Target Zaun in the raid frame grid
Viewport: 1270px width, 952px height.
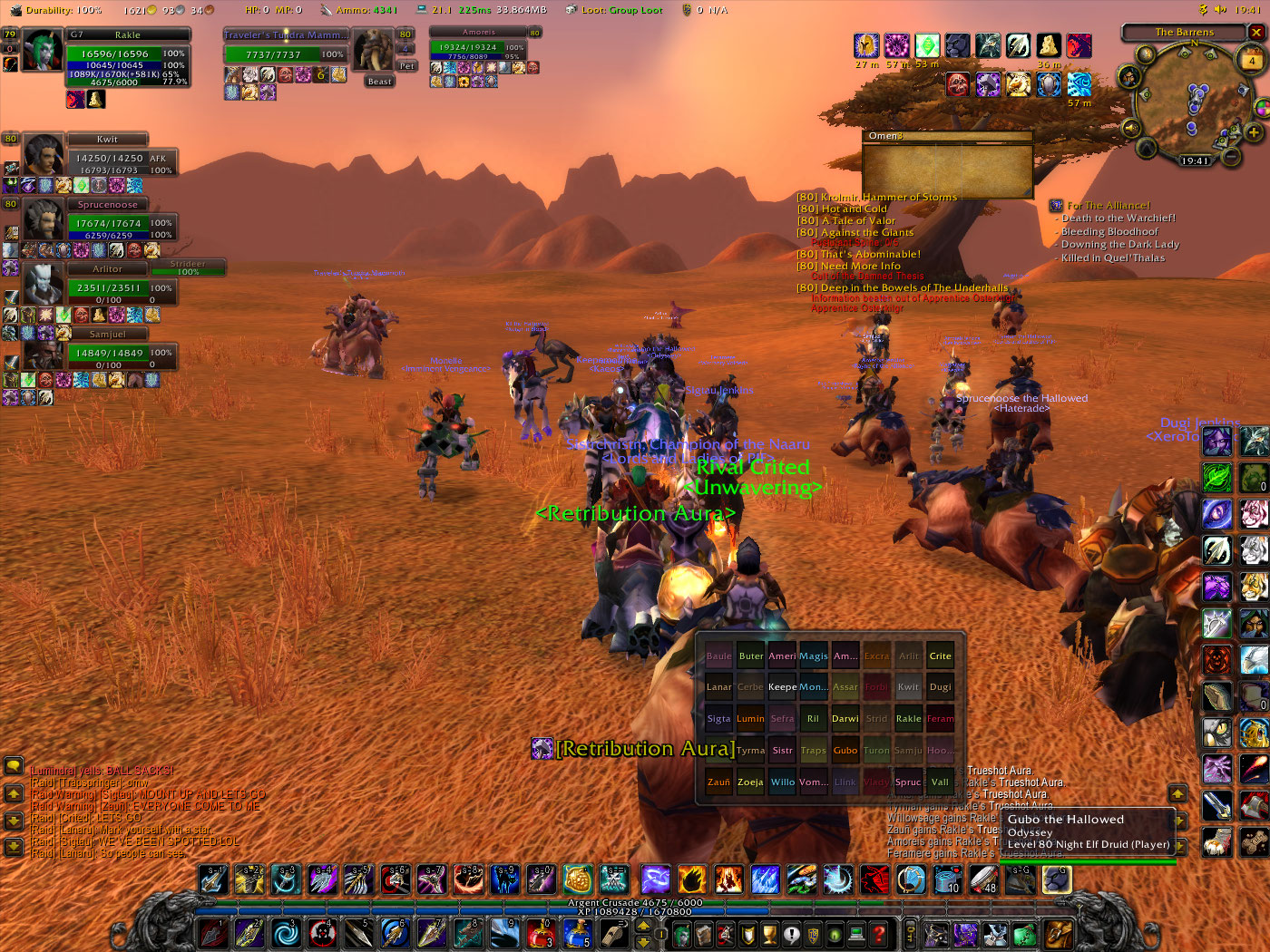(718, 782)
